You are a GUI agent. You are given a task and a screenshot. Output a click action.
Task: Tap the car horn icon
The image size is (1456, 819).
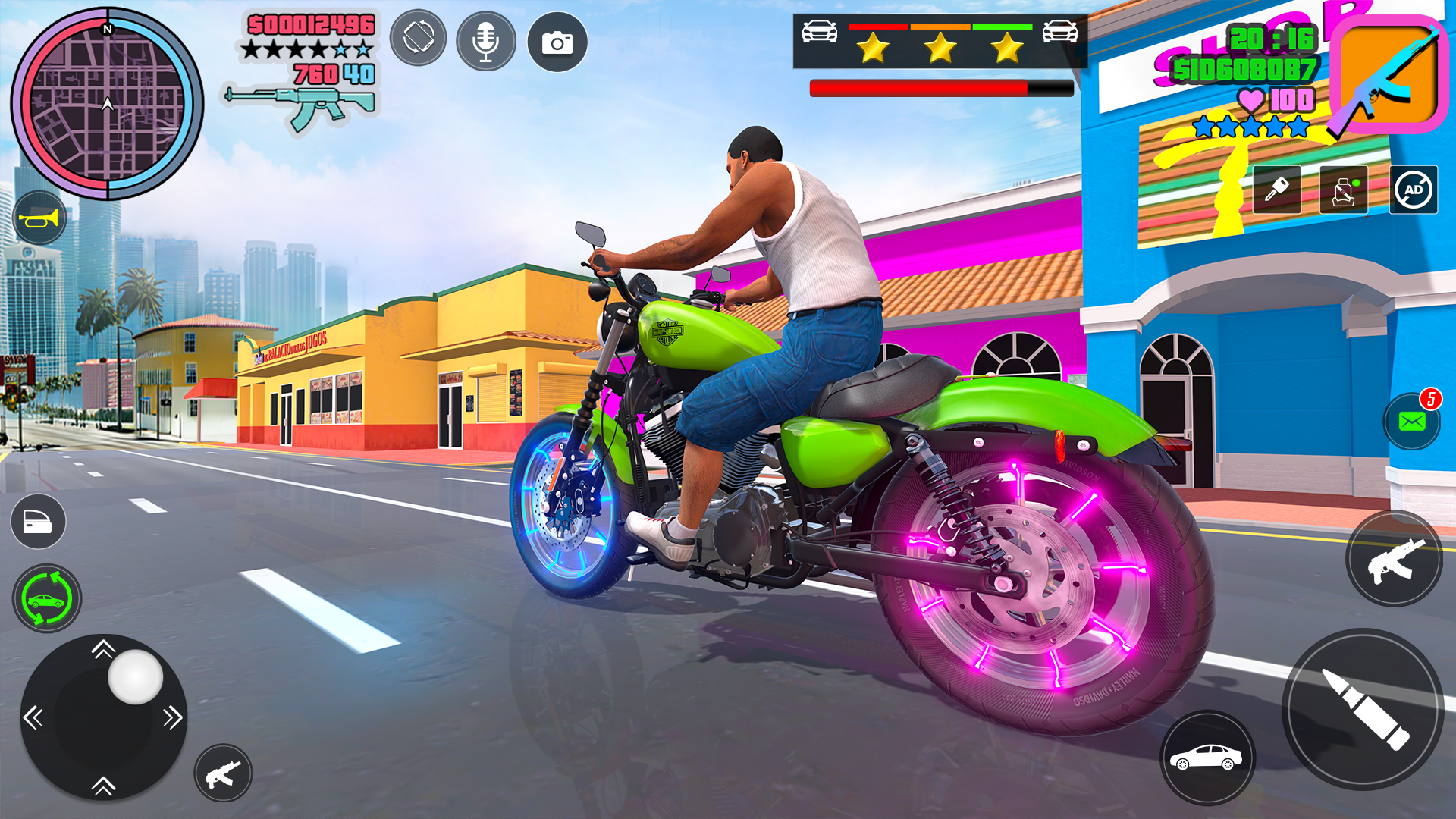pyautogui.click(x=39, y=218)
